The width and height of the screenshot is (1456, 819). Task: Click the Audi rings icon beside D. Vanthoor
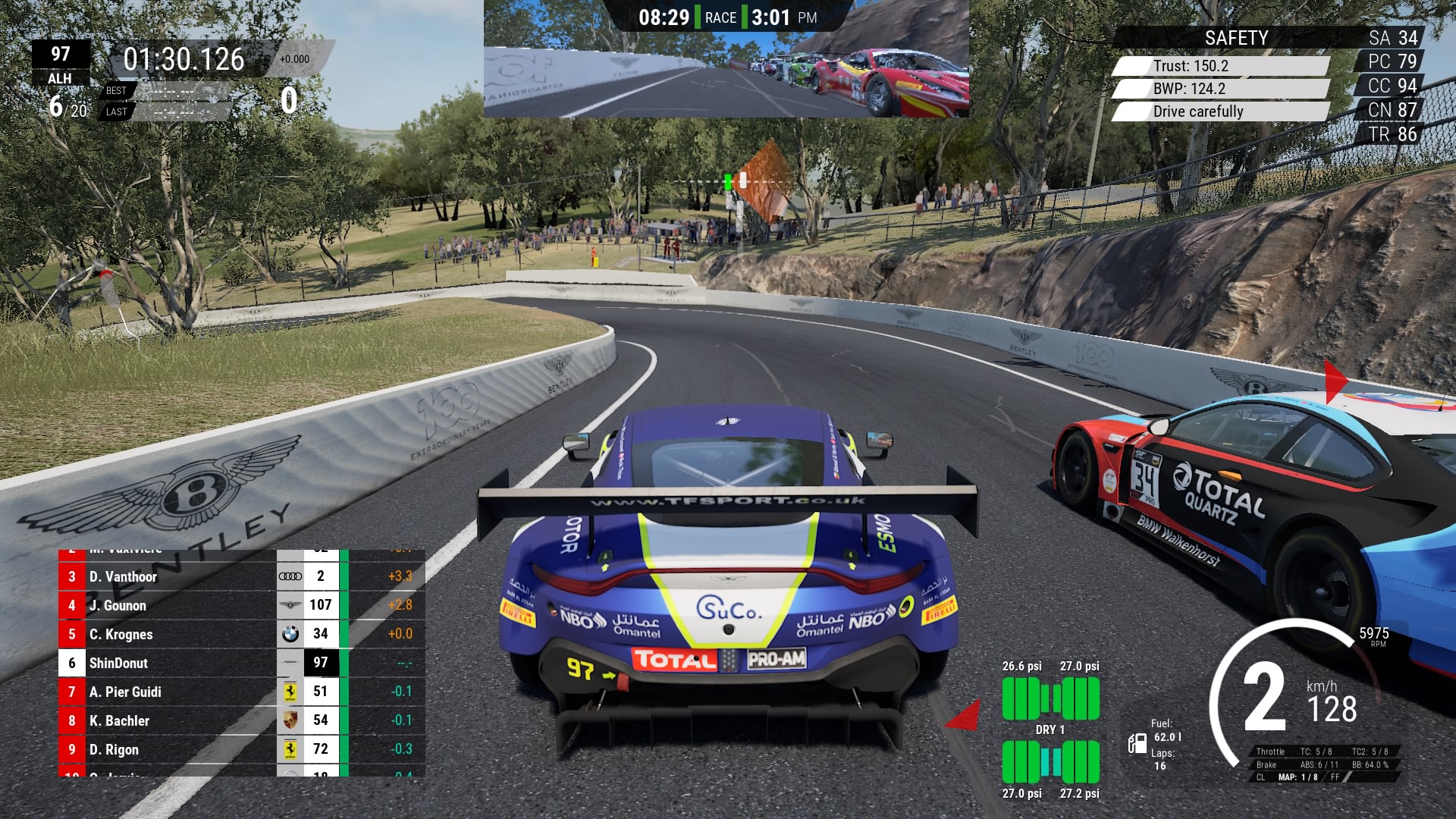pyautogui.click(x=291, y=577)
